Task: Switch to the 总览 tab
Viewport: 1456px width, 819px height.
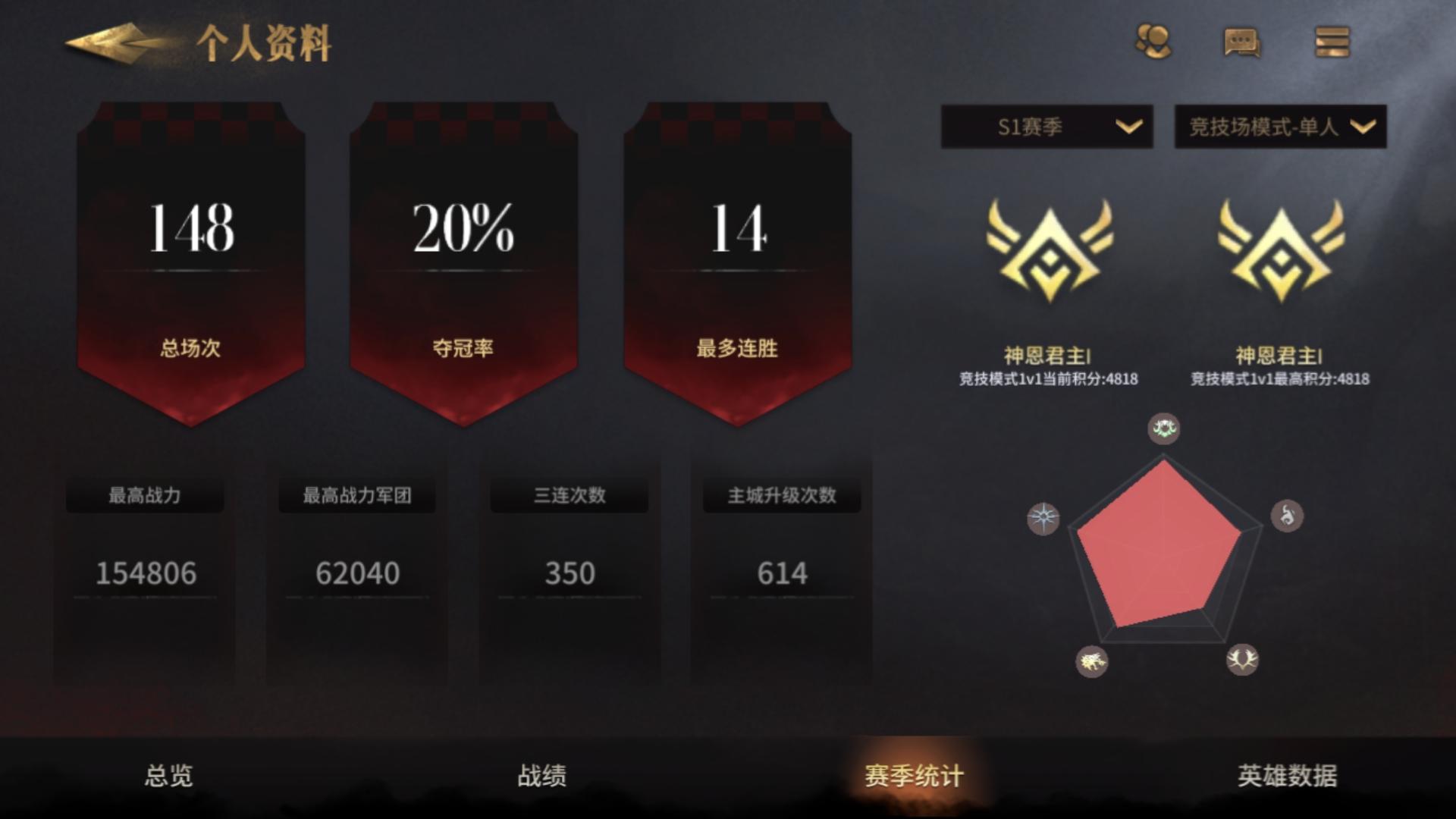Action: coord(167,775)
